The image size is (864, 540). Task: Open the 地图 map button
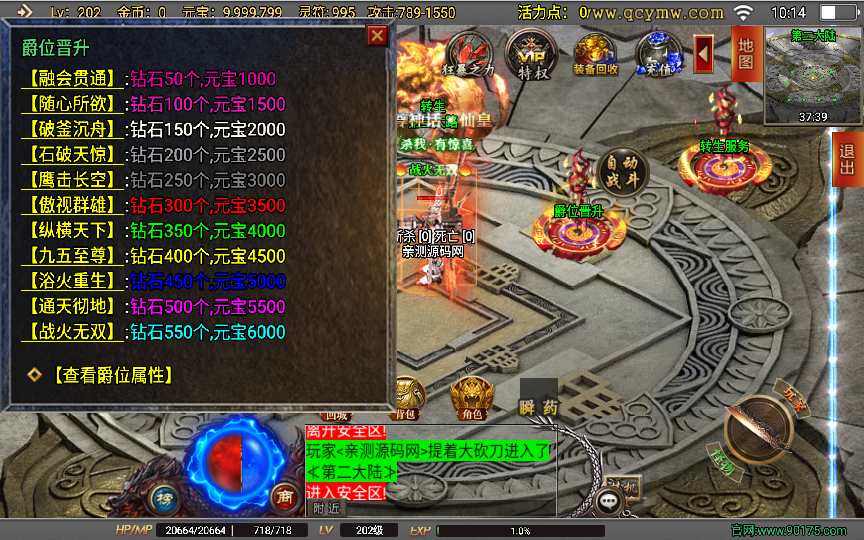pos(745,52)
